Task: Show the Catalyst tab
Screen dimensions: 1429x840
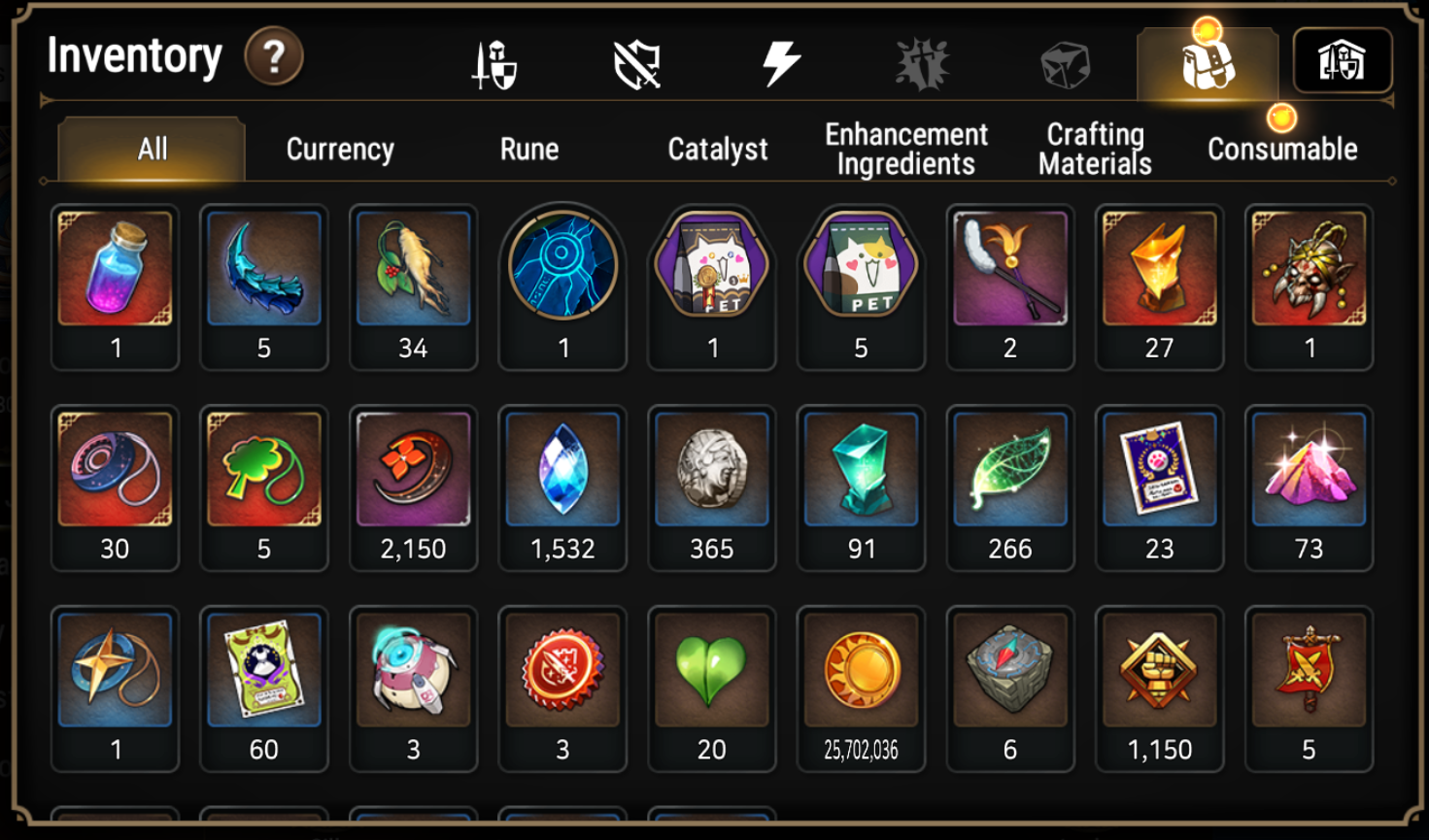Action: [x=718, y=150]
